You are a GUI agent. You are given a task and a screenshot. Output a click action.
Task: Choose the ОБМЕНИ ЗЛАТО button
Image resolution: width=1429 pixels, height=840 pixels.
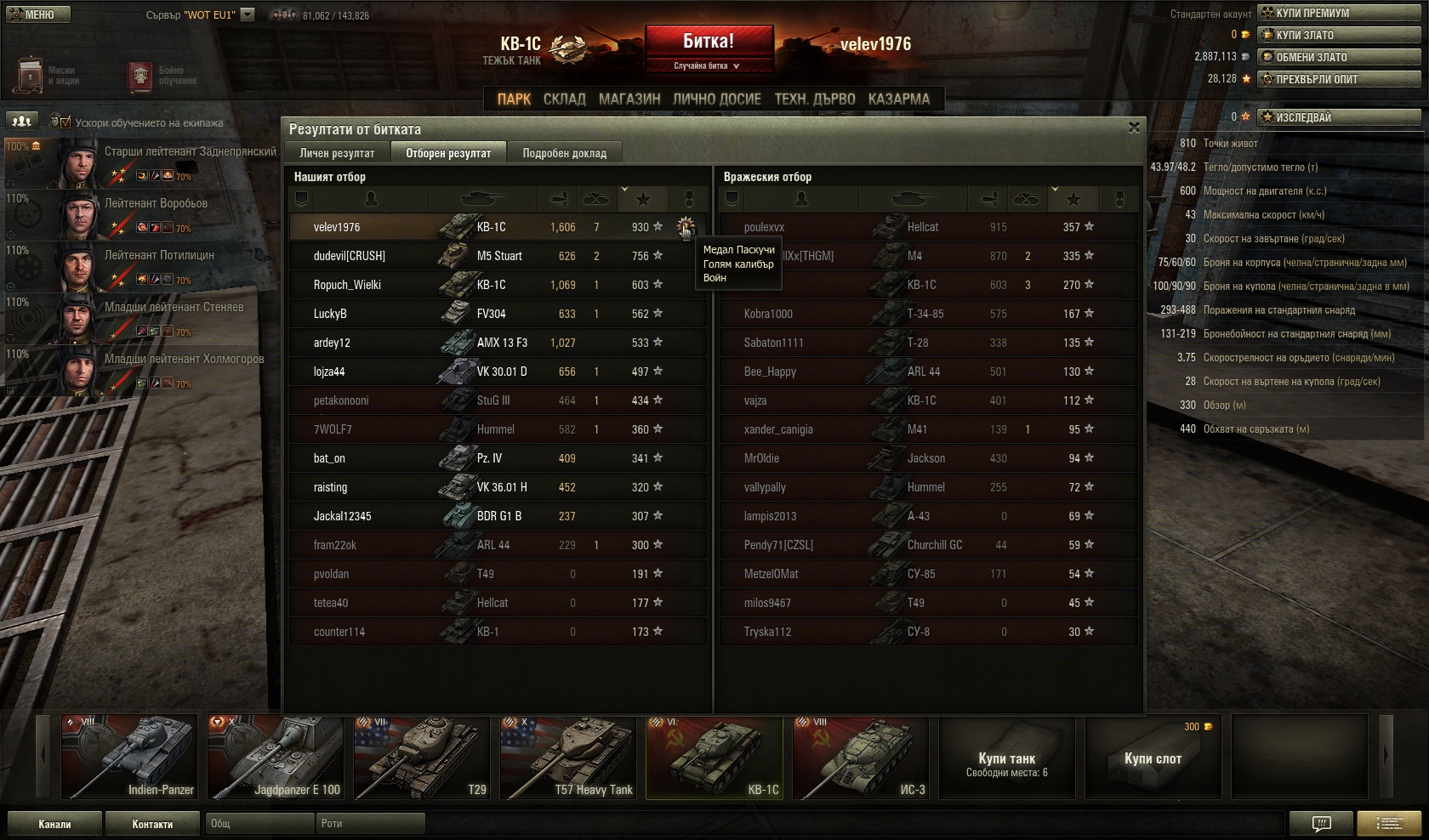[1340, 57]
